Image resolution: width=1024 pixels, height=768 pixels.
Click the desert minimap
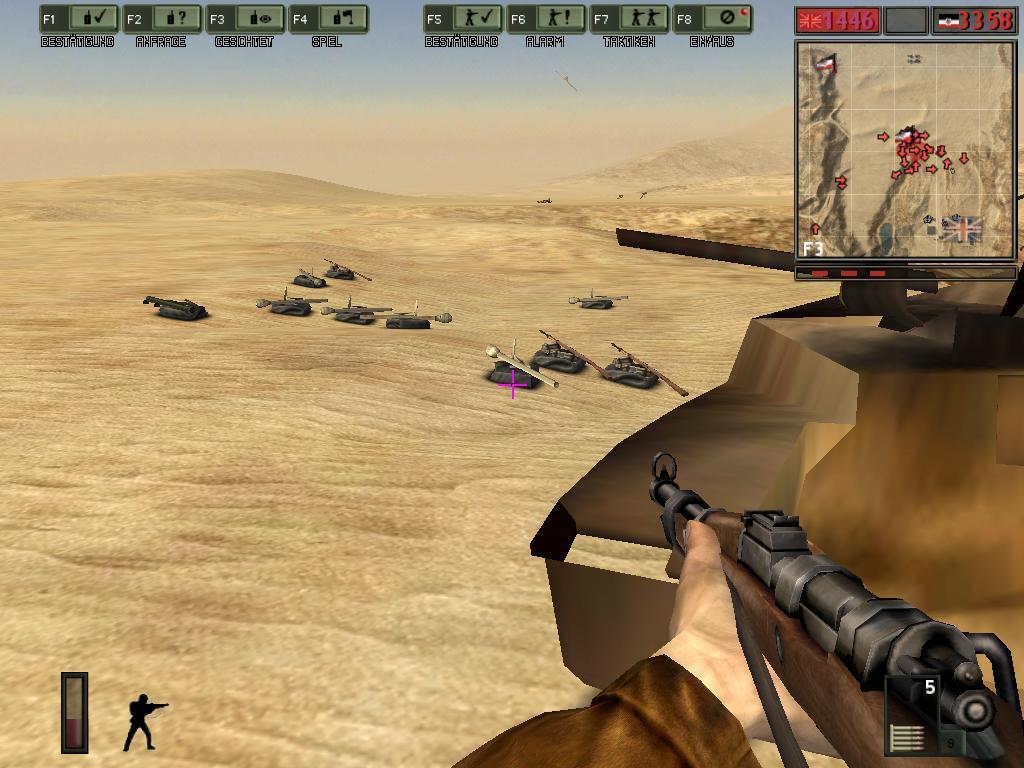pos(906,150)
